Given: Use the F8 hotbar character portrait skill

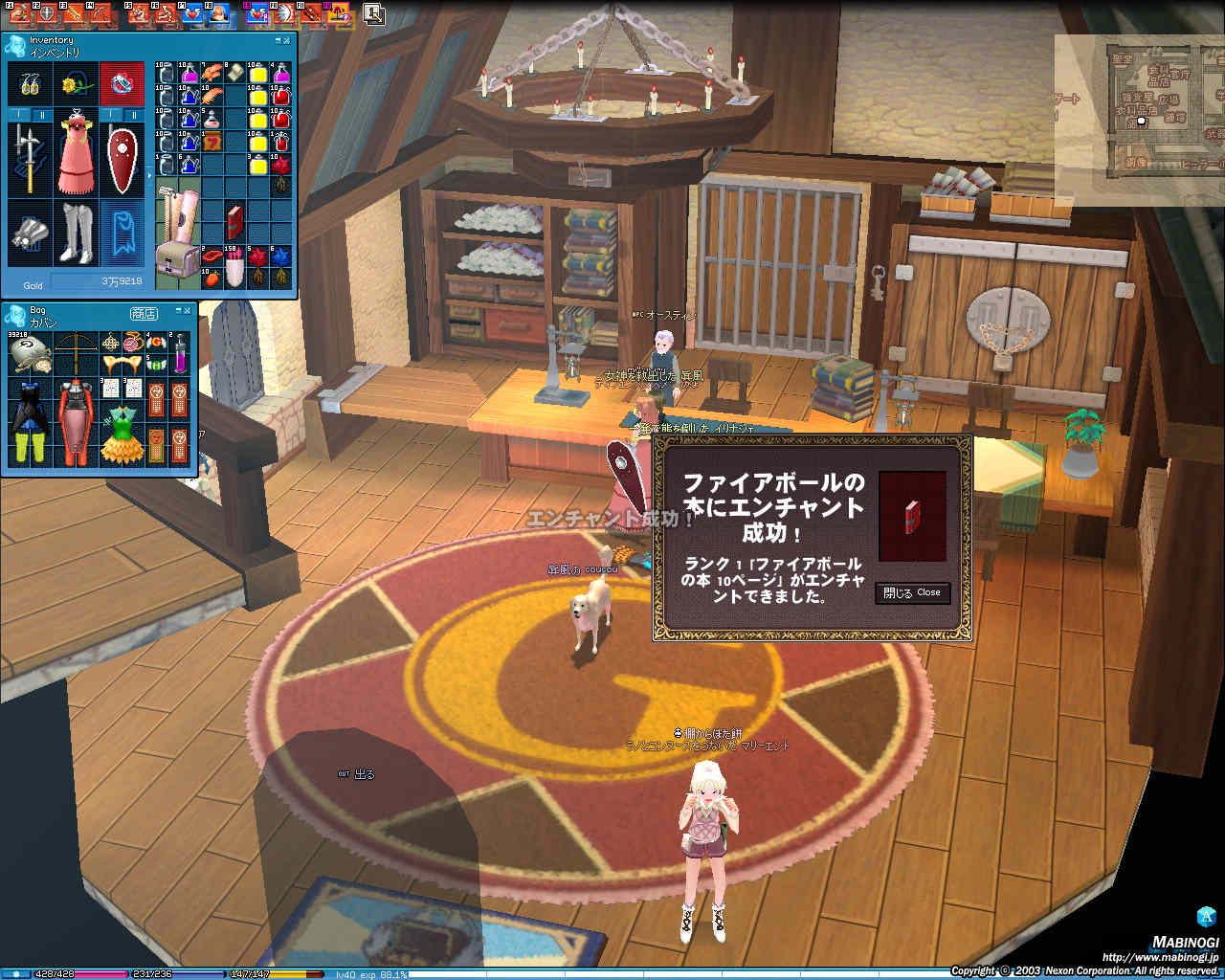Looking at the screenshot, I should [x=219, y=13].
